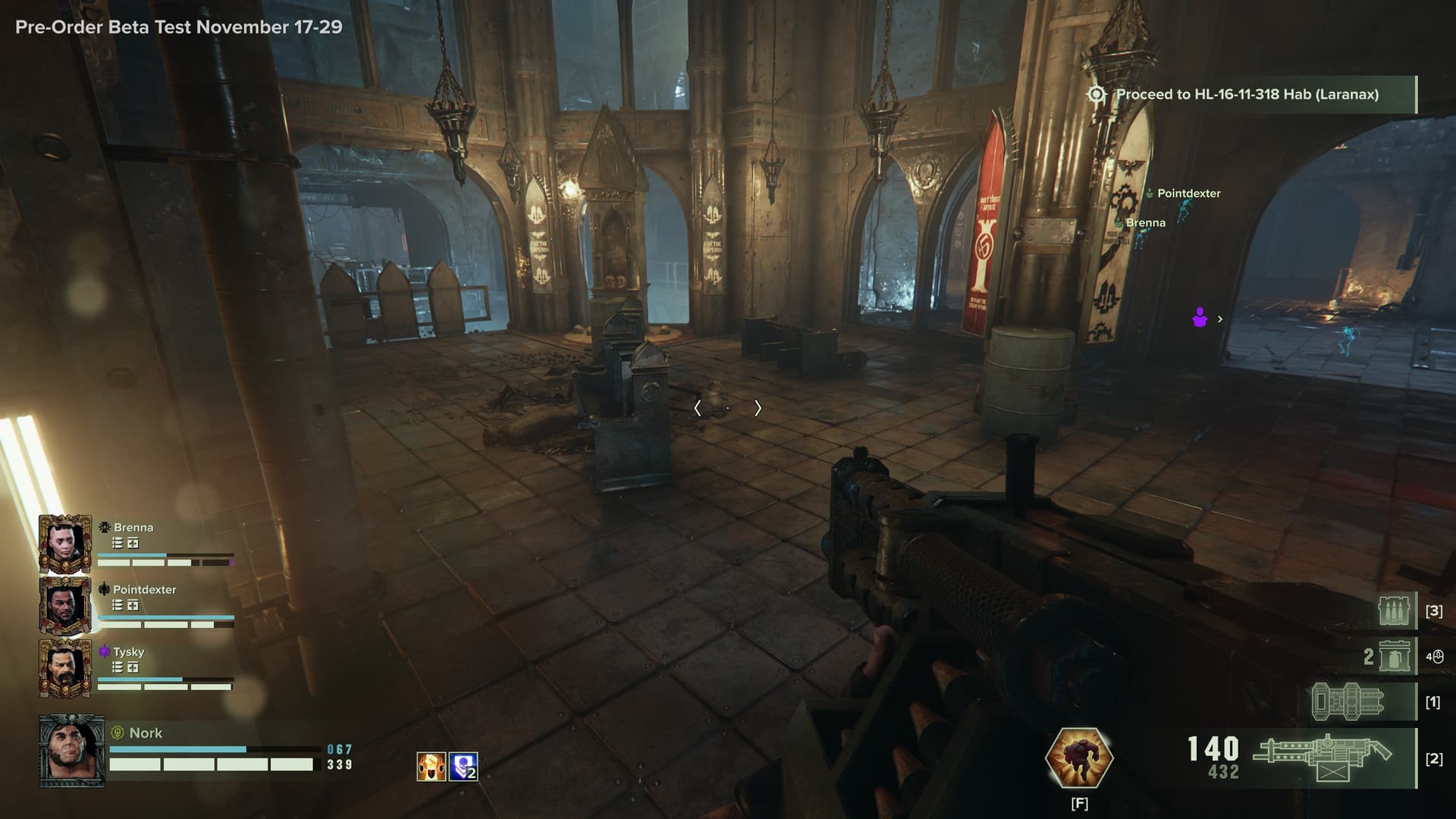Select Nork's own character portrait
This screenshot has width=1456, height=819.
tap(72, 751)
